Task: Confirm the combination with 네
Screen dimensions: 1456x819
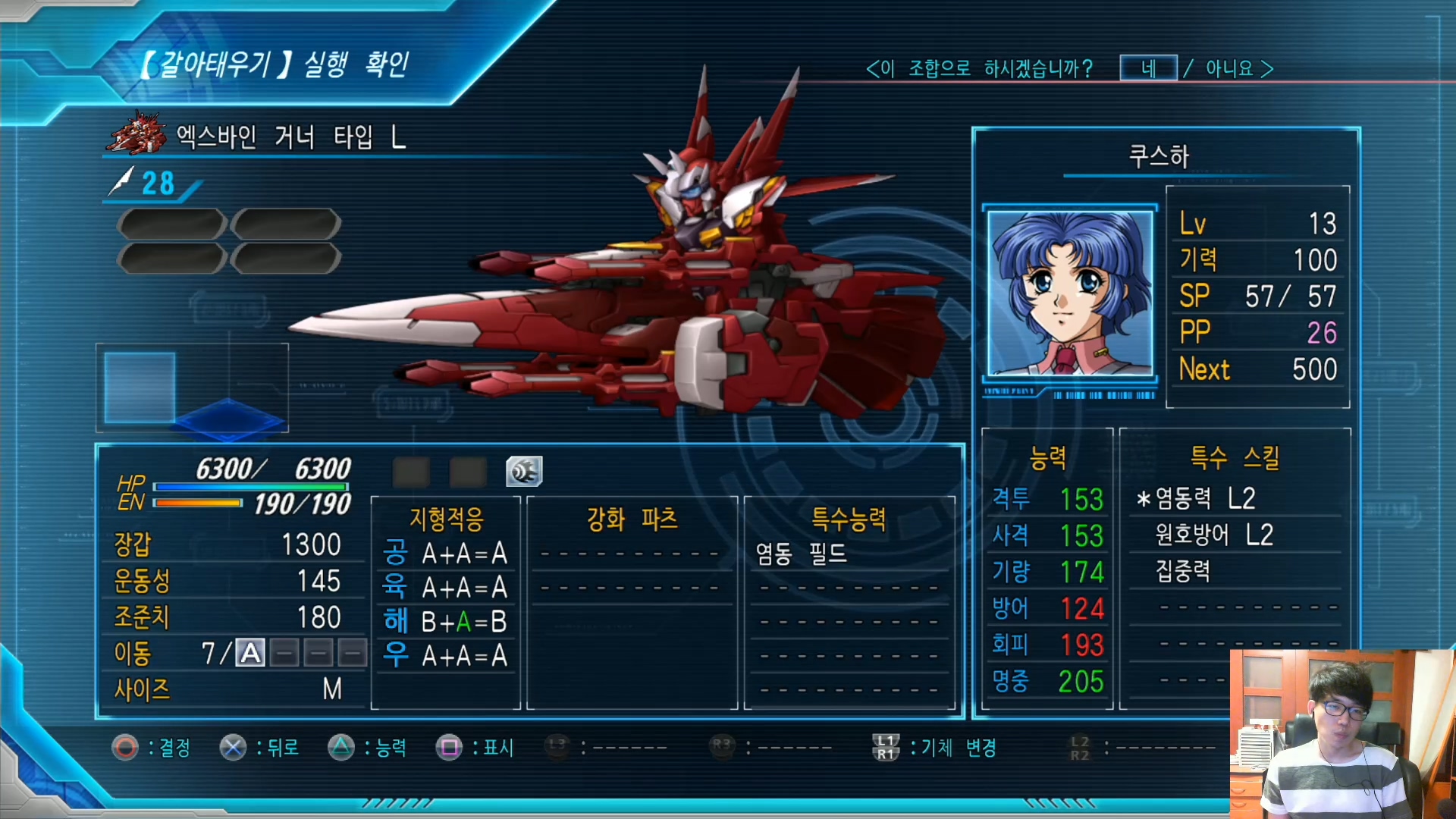Action: 1148,68
